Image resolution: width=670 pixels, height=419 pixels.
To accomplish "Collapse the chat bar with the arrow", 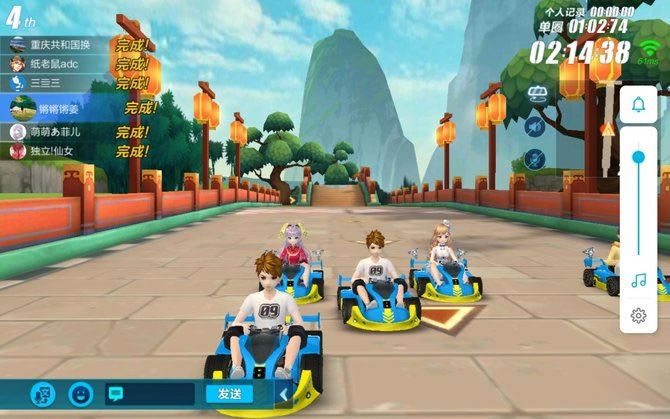I will point(283,394).
